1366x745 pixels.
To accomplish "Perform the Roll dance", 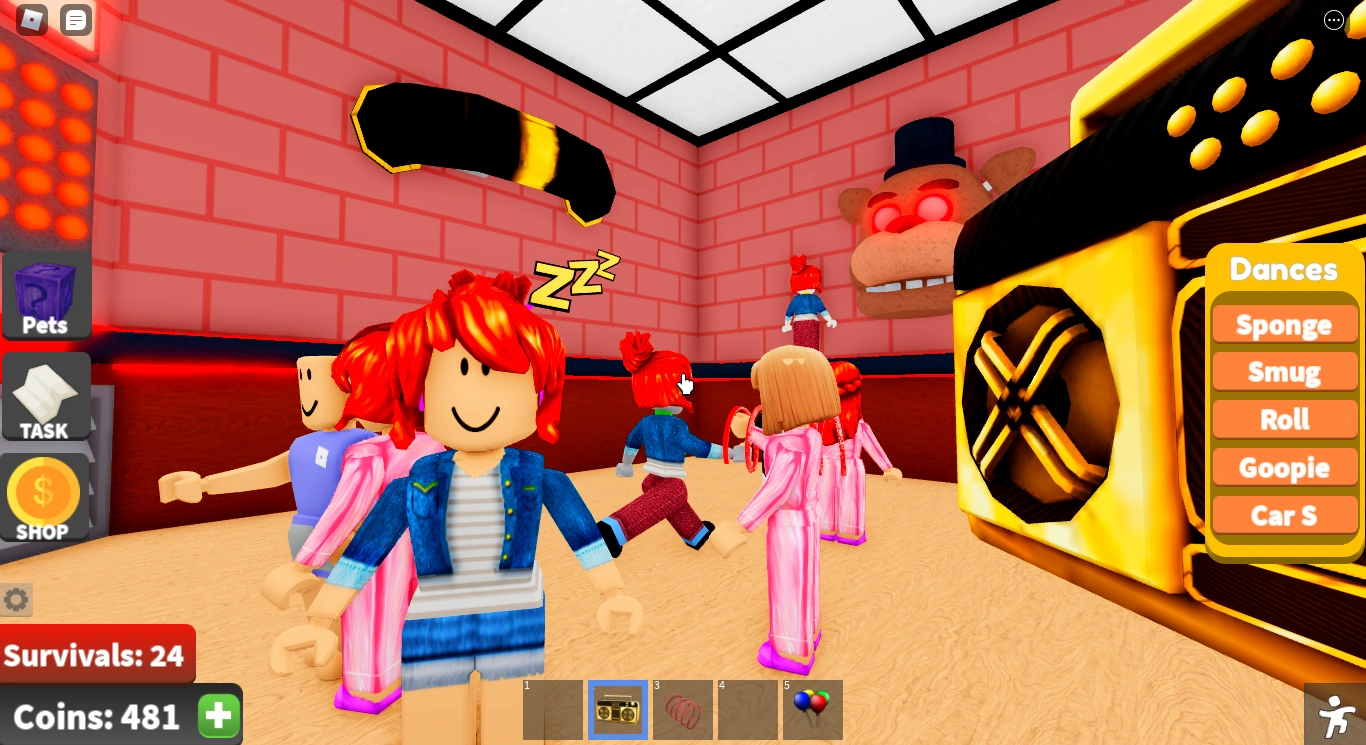I will pos(1284,419).
